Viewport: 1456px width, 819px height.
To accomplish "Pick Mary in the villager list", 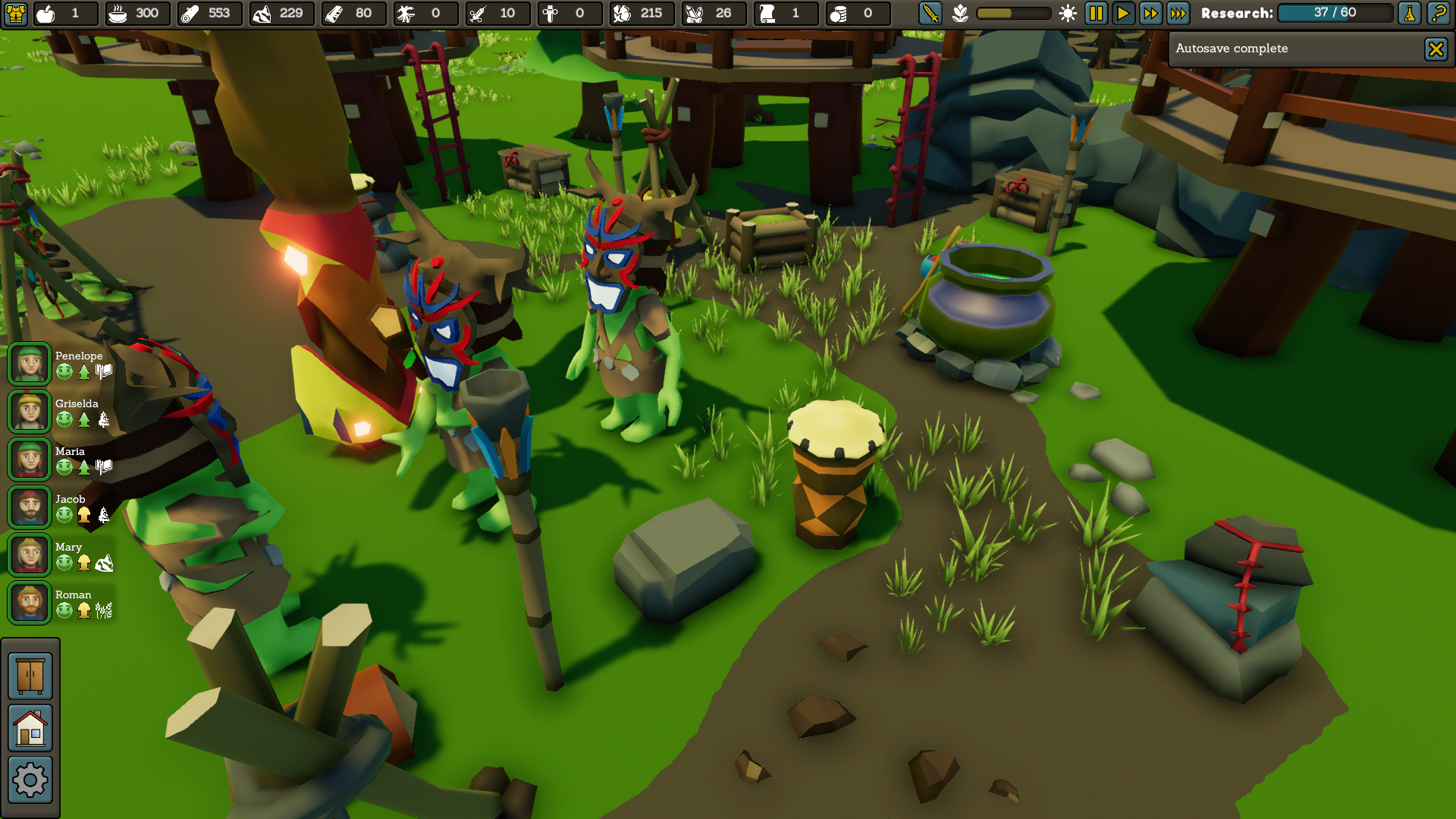I will click(30, 555).
